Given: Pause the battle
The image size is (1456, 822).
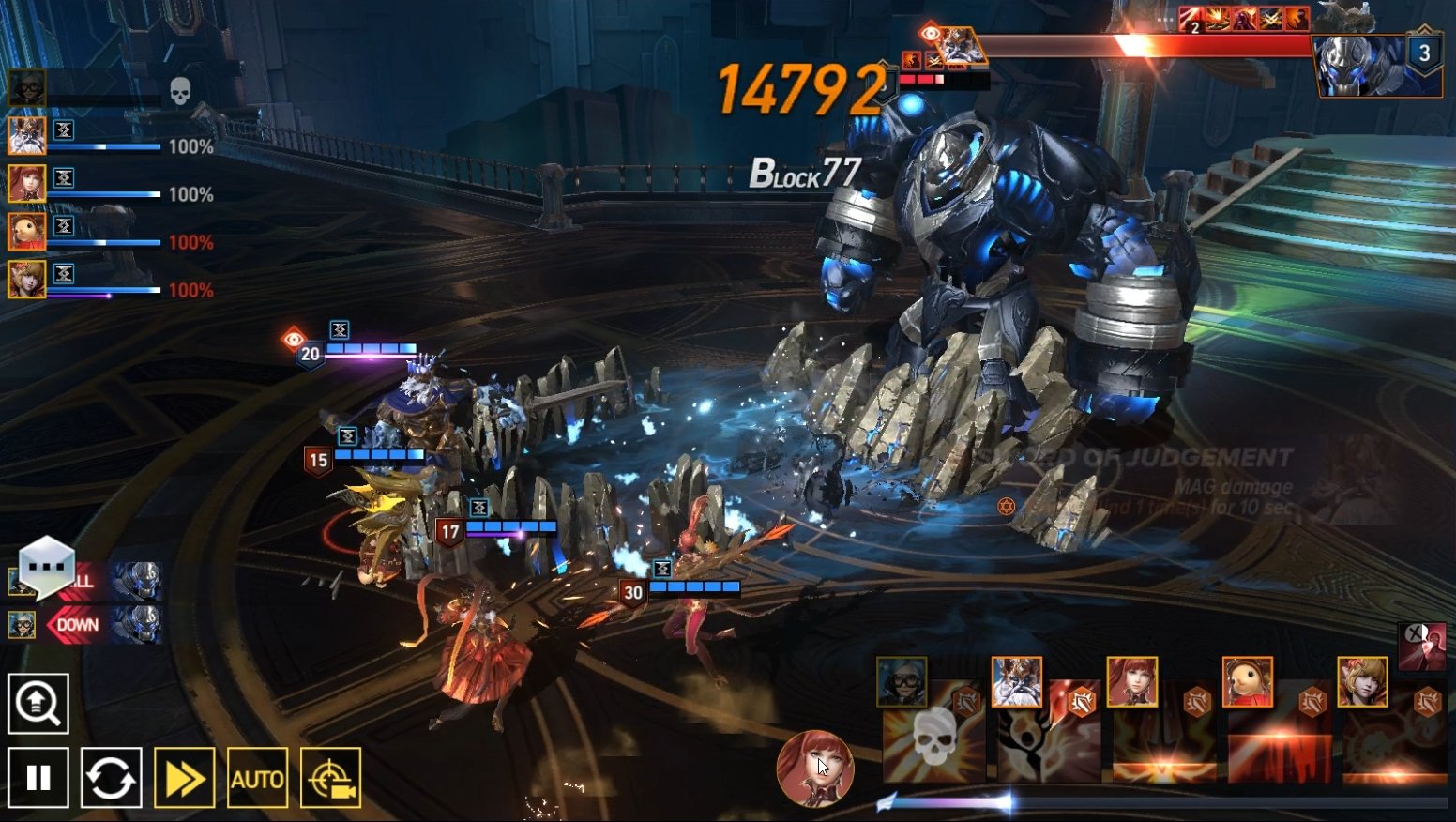Looking at the screenshot, I should [38, 777].
